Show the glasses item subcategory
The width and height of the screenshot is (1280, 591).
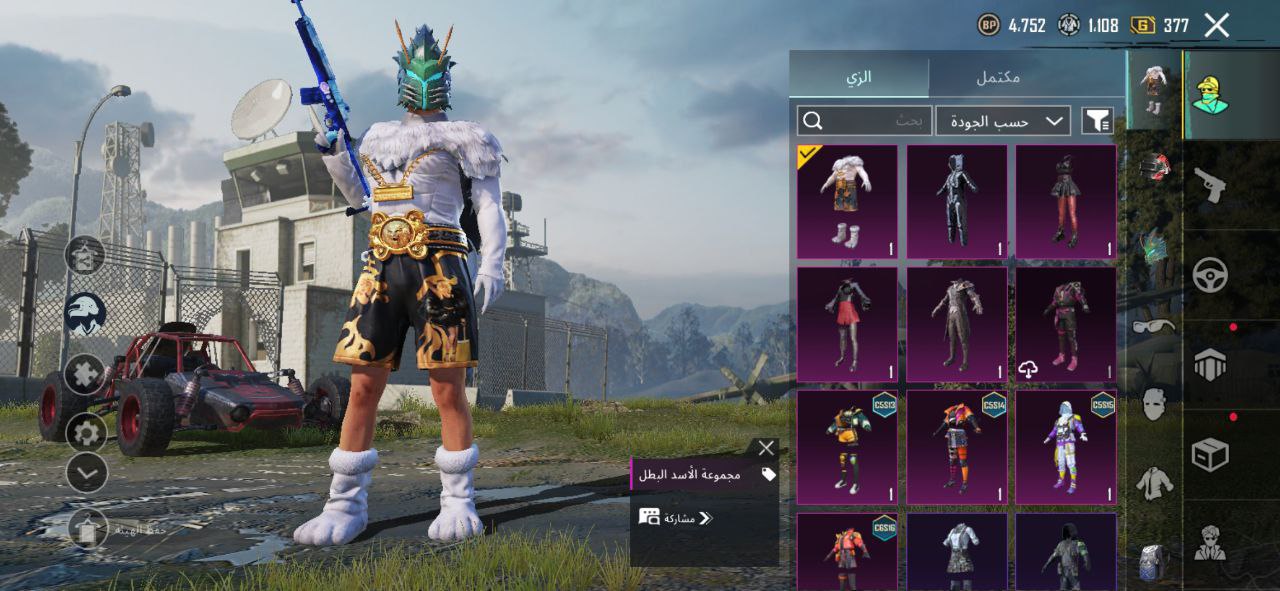tap(1154, 326)
